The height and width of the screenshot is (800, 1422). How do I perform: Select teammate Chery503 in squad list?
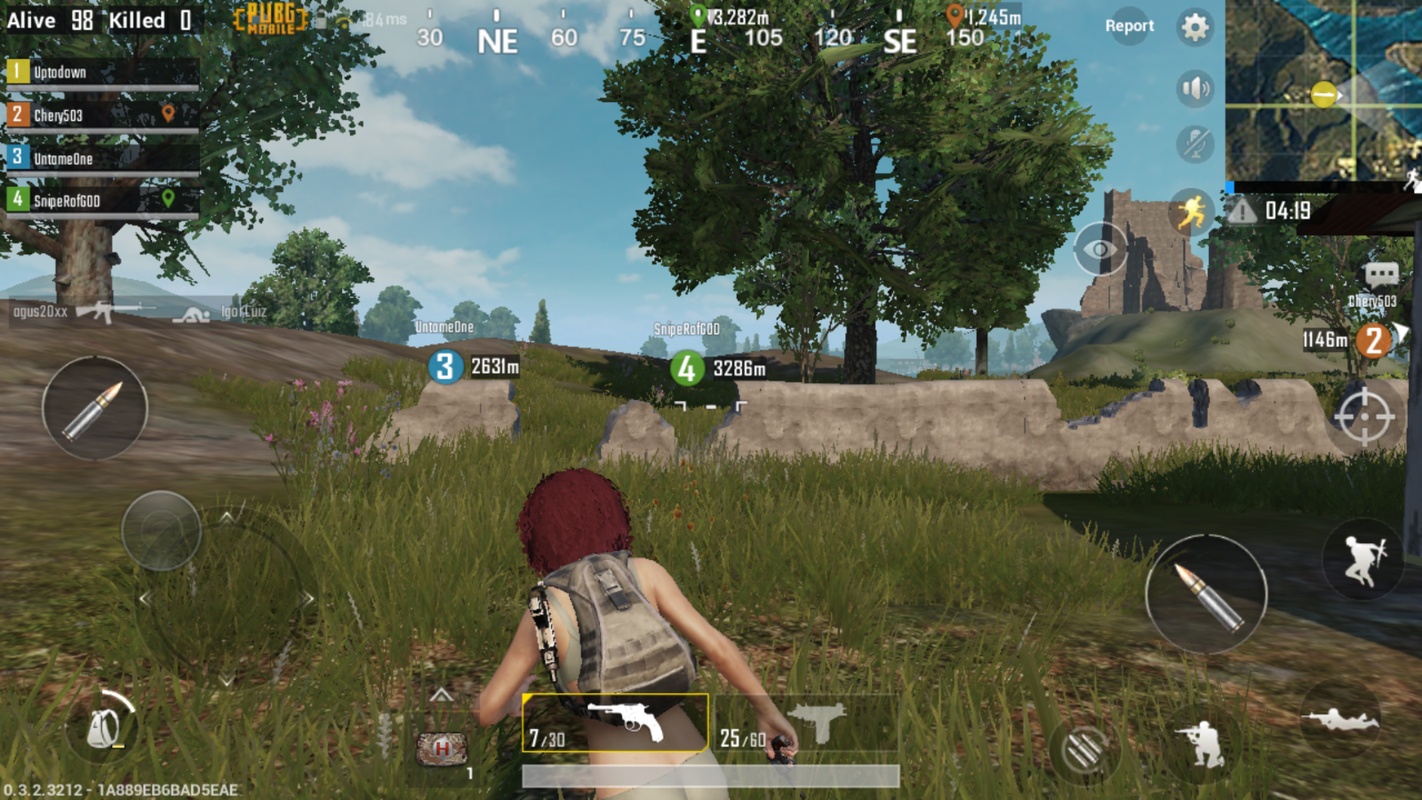[x=100, y=116]
